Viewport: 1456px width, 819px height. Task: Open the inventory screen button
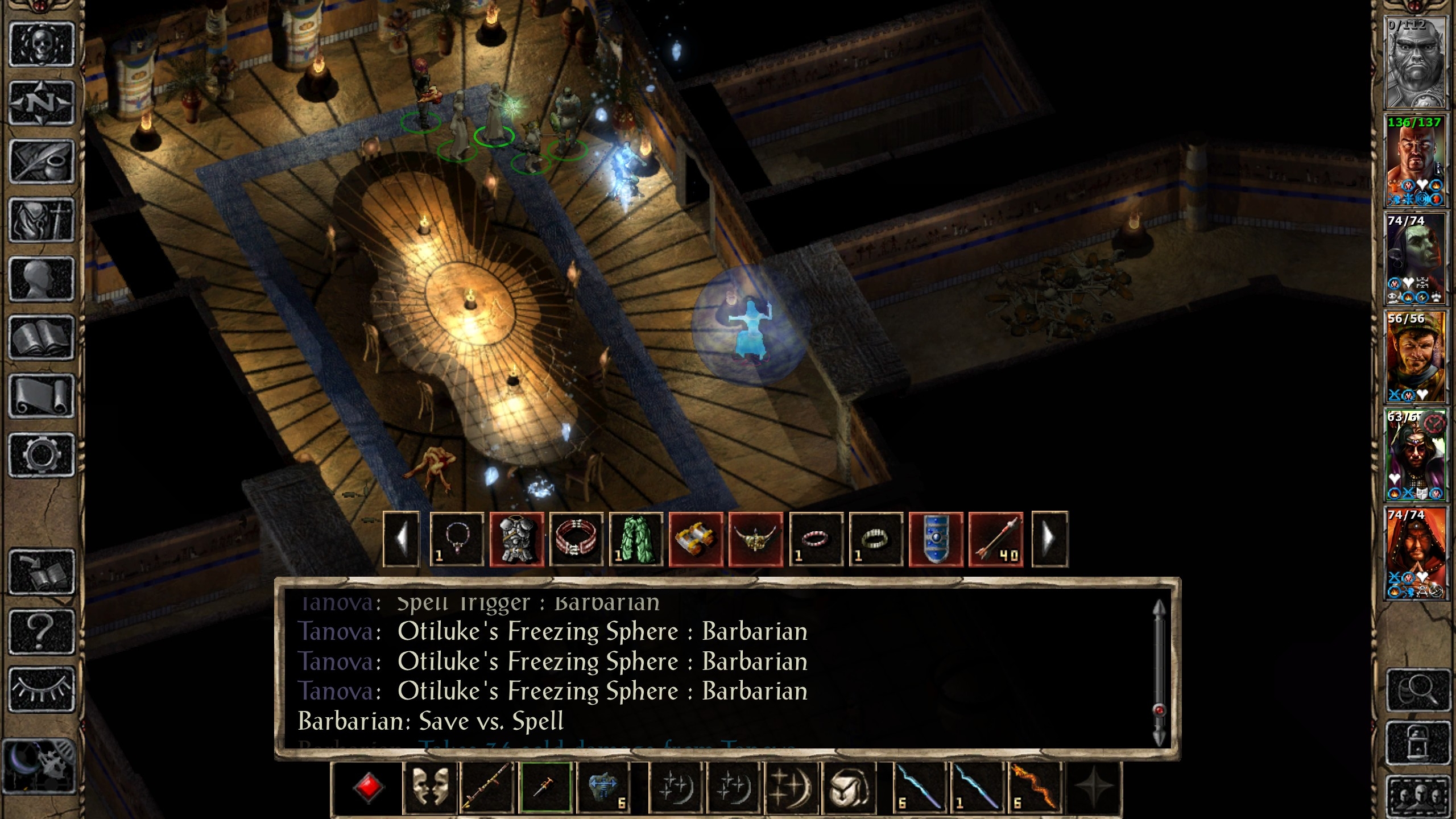(42, 220)
